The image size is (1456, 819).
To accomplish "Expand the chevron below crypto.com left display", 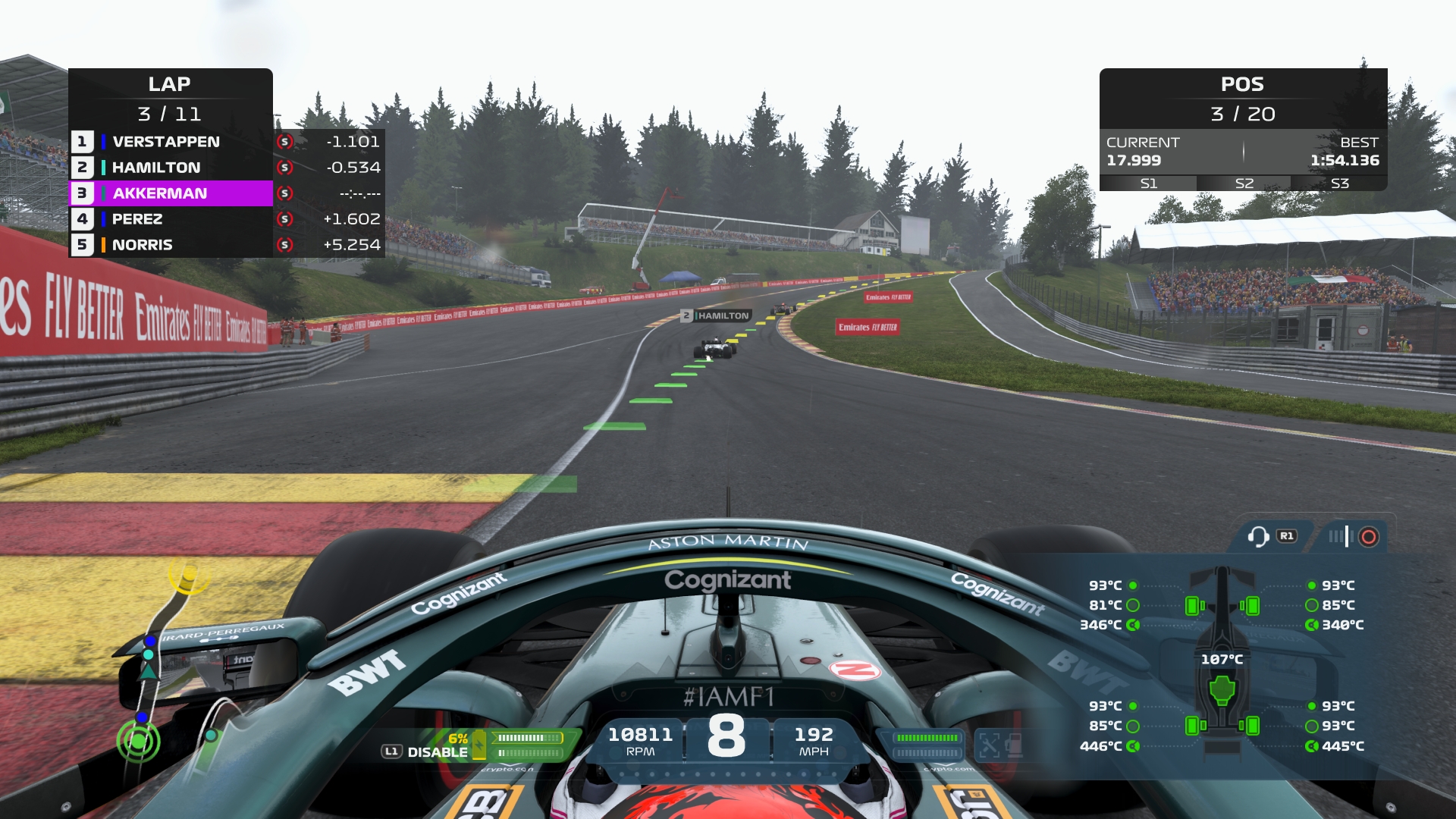I will pyautogui.click(x=509, y=765).
